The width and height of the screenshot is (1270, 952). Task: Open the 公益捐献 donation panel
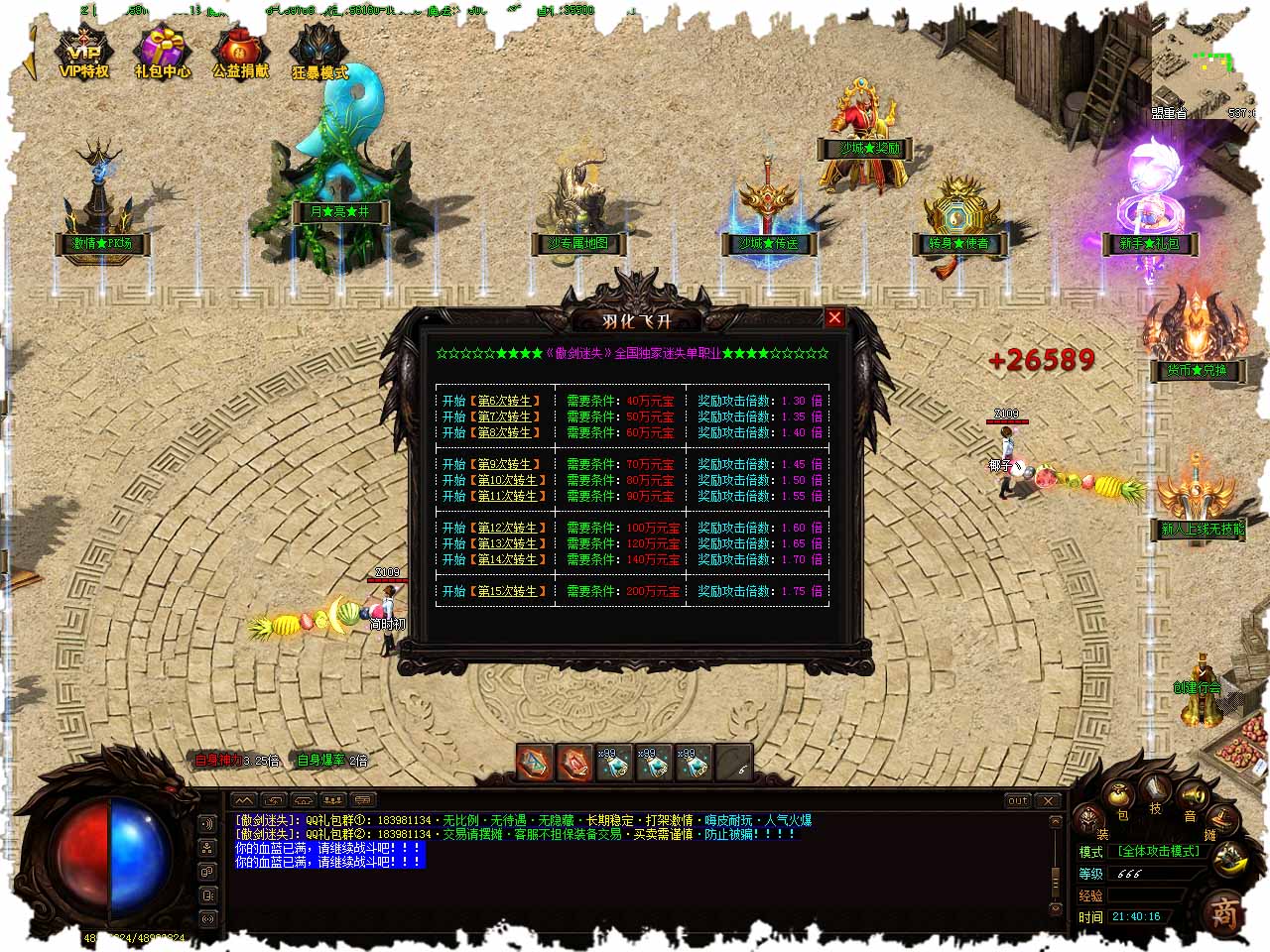(240, 54)
